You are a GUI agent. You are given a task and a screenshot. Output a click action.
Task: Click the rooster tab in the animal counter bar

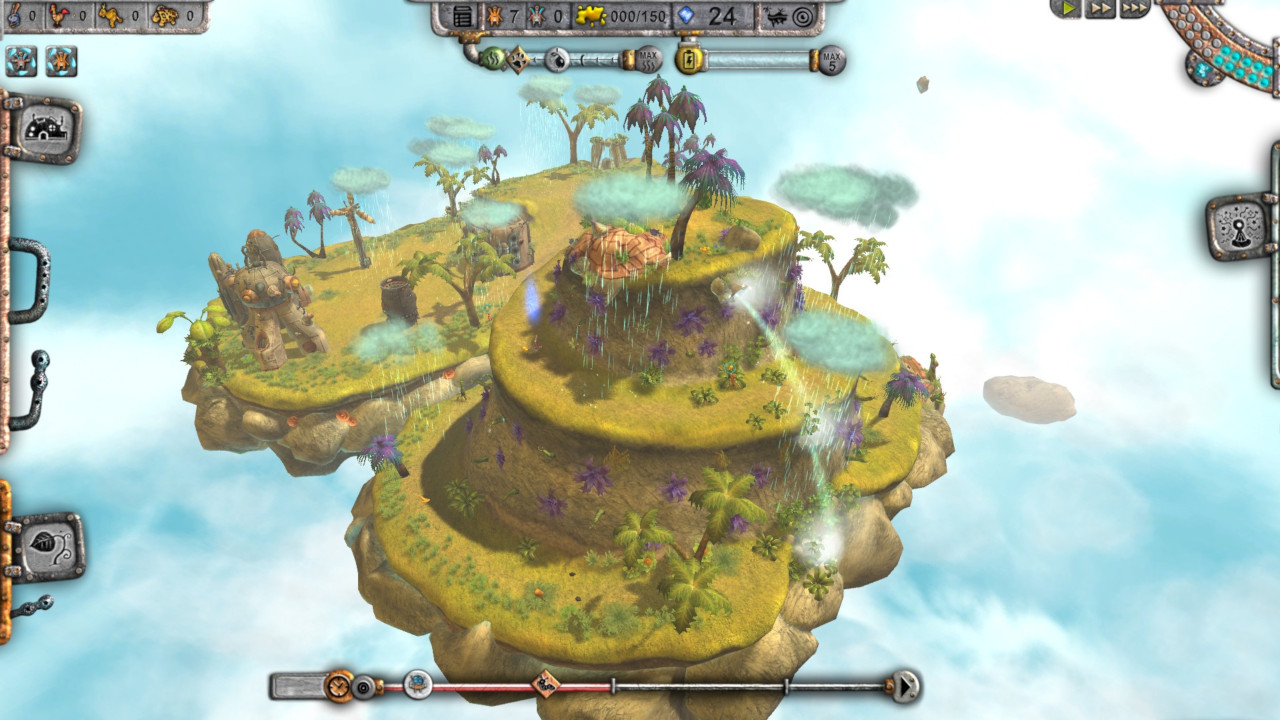coord(59,14)
